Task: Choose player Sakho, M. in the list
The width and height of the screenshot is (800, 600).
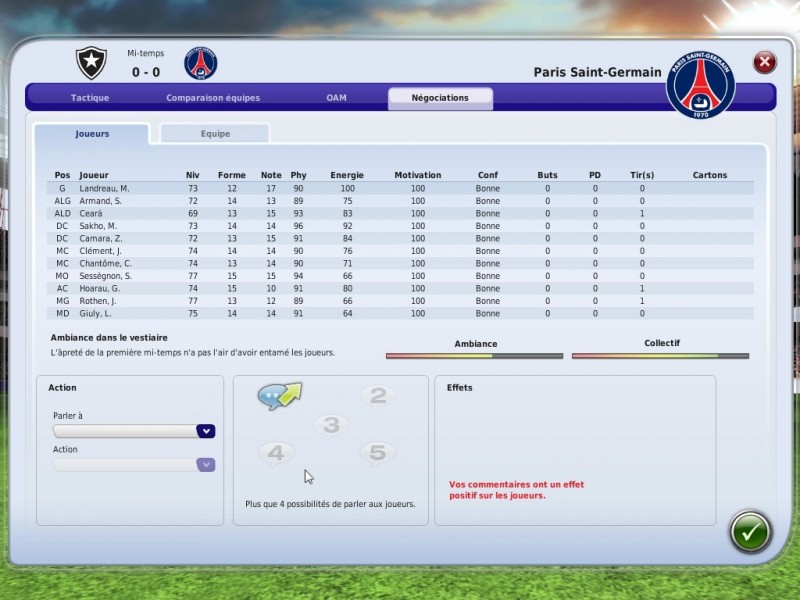Action: click(x=100, y=226)
